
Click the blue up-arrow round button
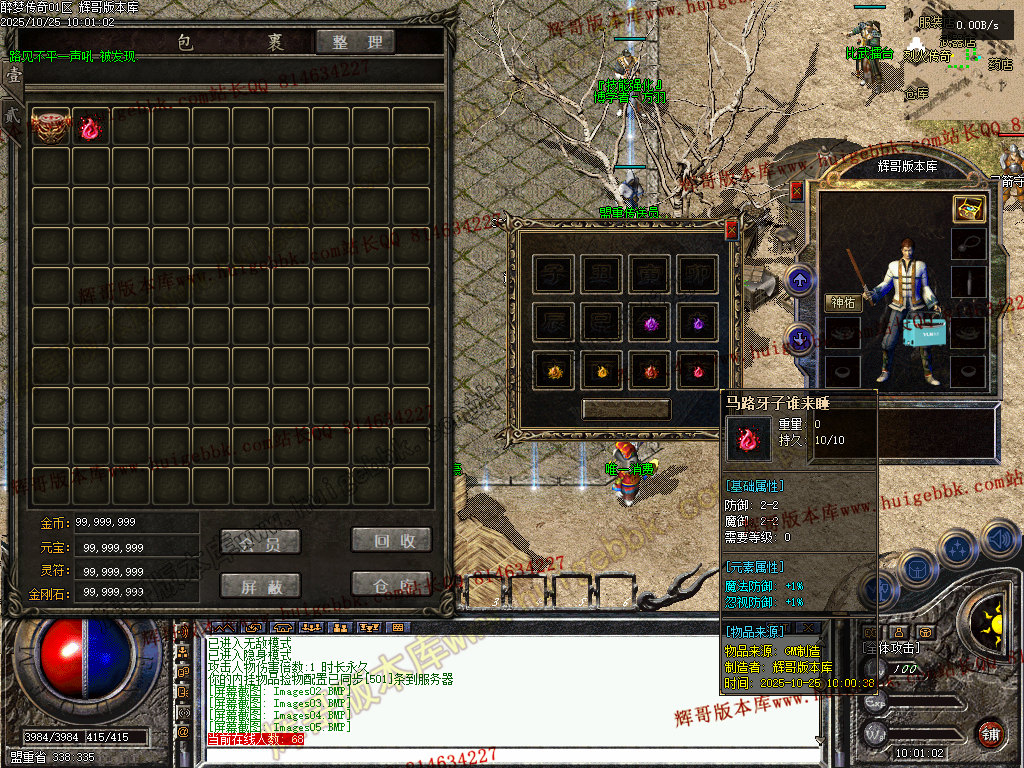pyautogui.click(x=799, y=280)
